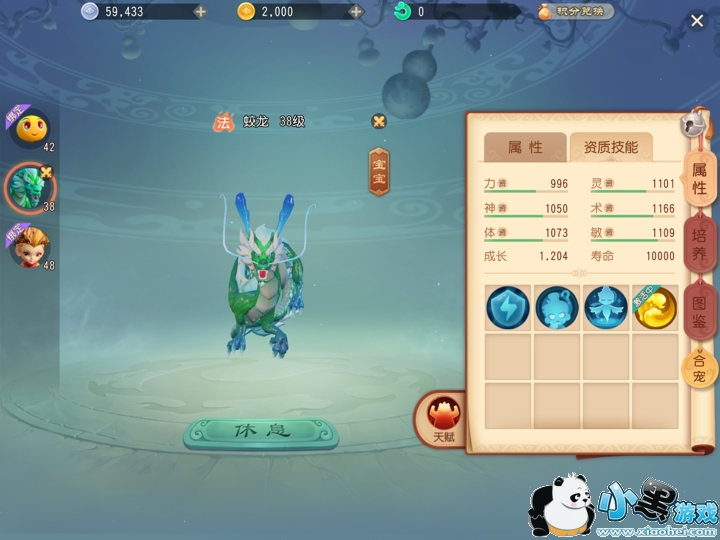Inspect the blue winged ghost skill
This screenshot has height=540, width=720.
point(606,308)
